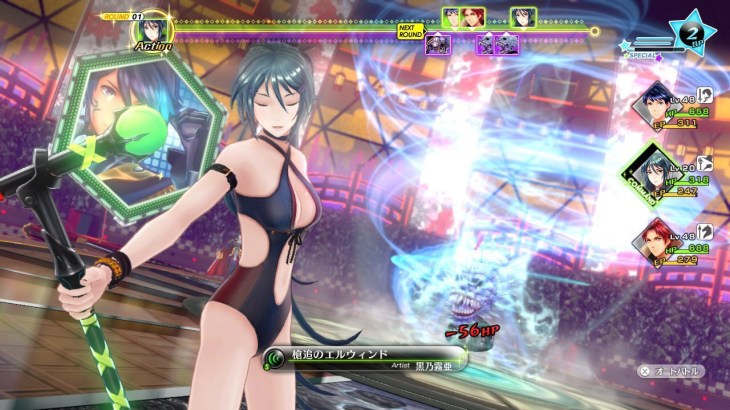Click the blue SP star gauge

691,31
